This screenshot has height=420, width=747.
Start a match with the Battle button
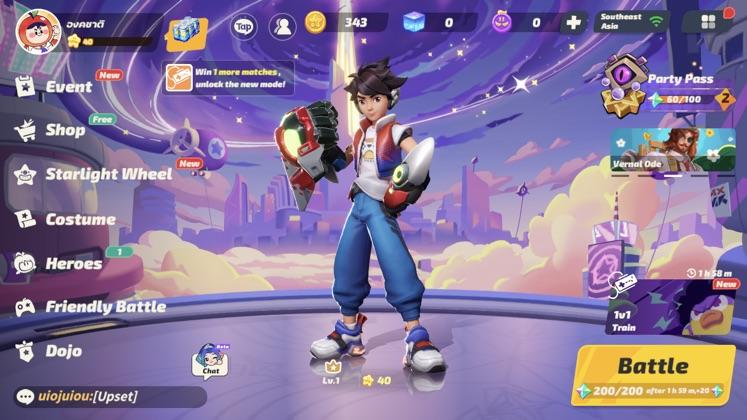pos(652,374)
